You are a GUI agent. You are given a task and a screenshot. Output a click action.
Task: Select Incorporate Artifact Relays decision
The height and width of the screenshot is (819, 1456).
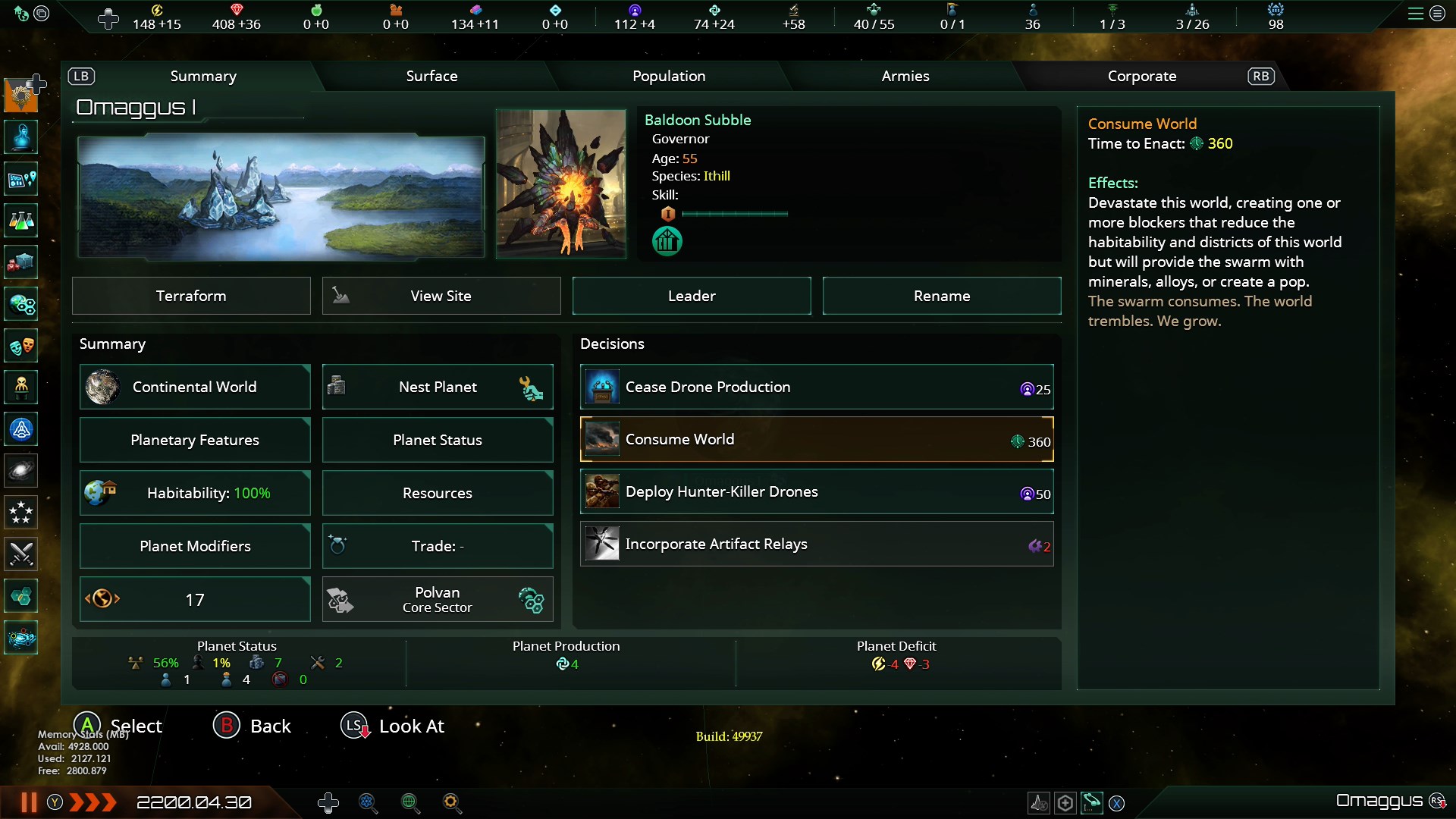(817, 544)
